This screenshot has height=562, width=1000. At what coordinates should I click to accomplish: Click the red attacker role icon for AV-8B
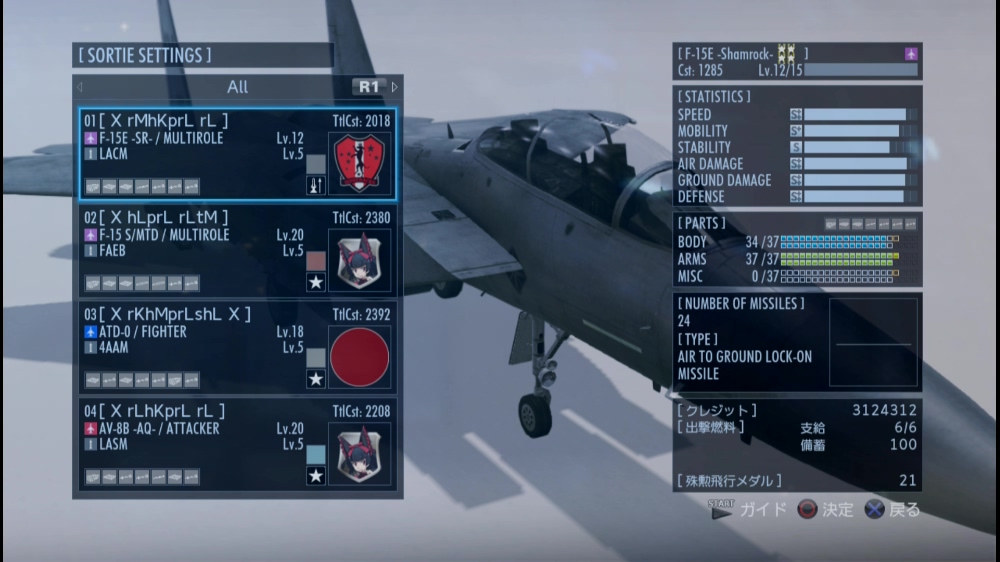click(91, 429)
